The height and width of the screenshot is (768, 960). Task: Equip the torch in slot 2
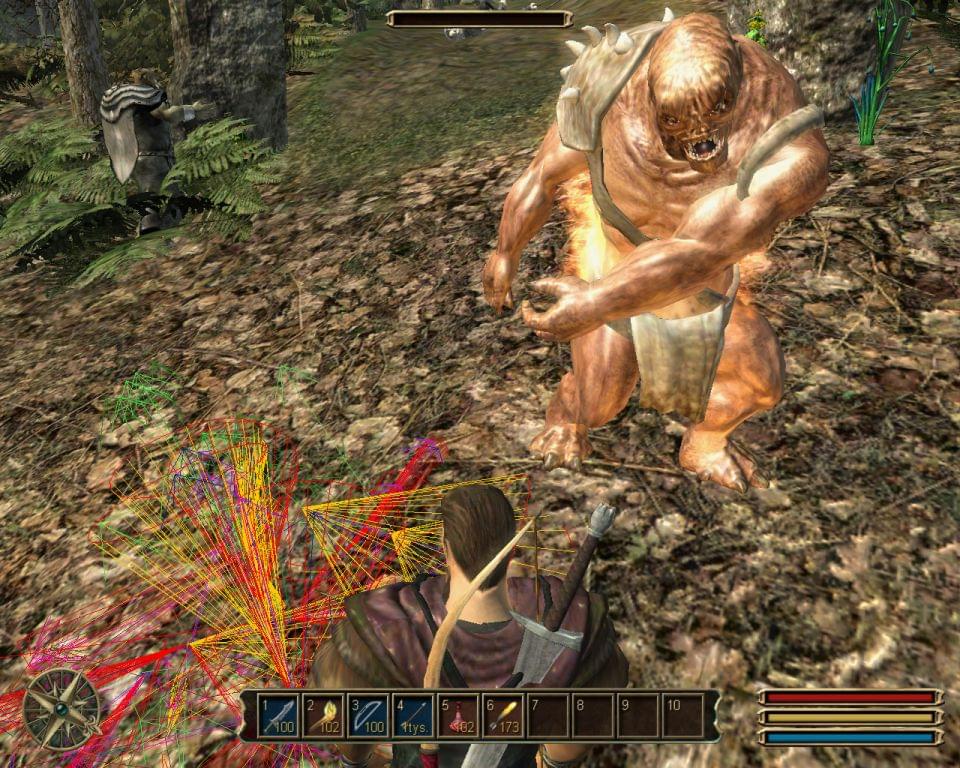[323, 716]
